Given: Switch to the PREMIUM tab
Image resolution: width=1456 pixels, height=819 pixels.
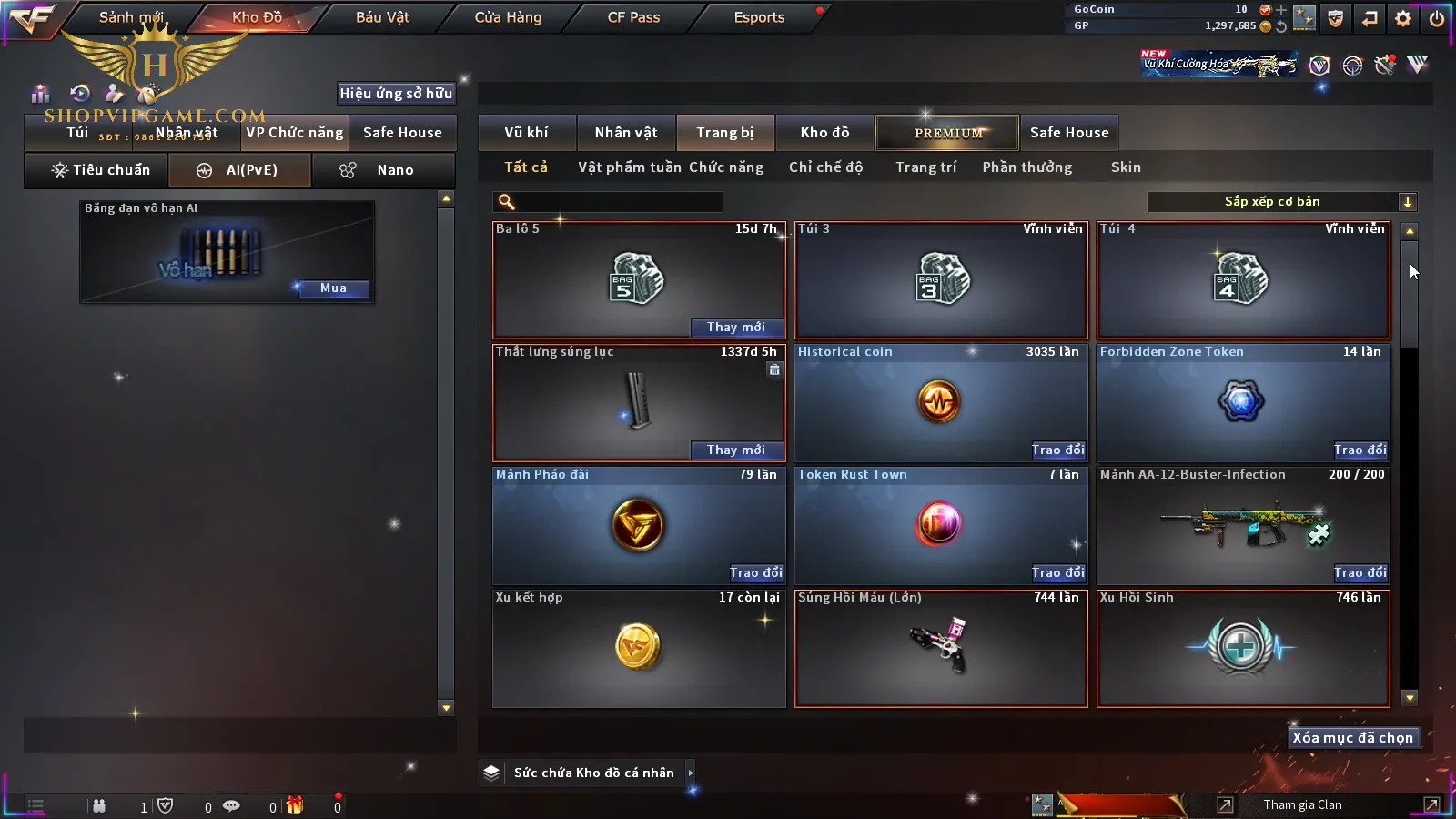Looking at the screenshot, I should pyautogui.click(x=948, y=133).
